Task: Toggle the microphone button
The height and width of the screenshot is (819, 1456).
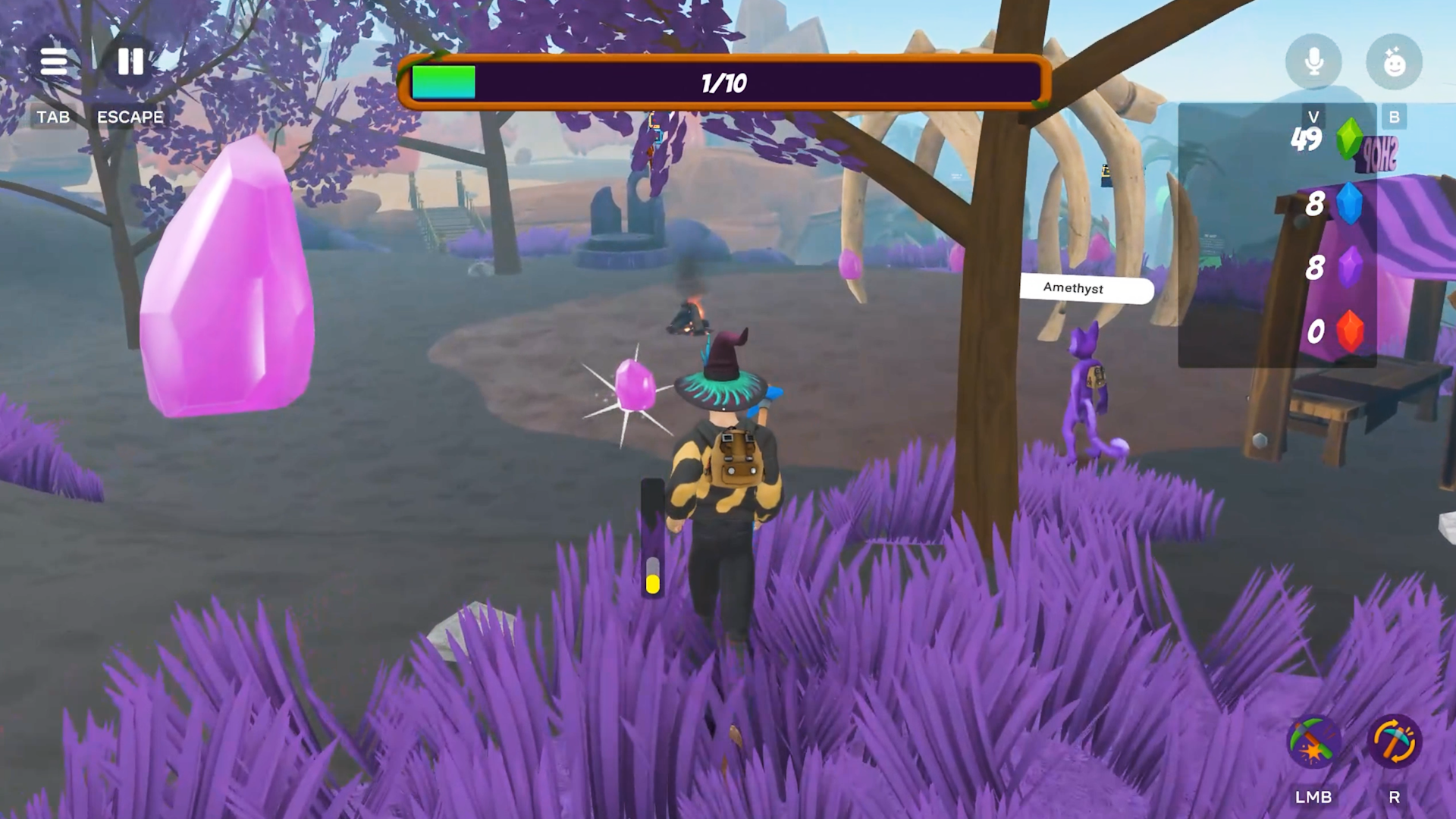Action: tap(1313, 61)
